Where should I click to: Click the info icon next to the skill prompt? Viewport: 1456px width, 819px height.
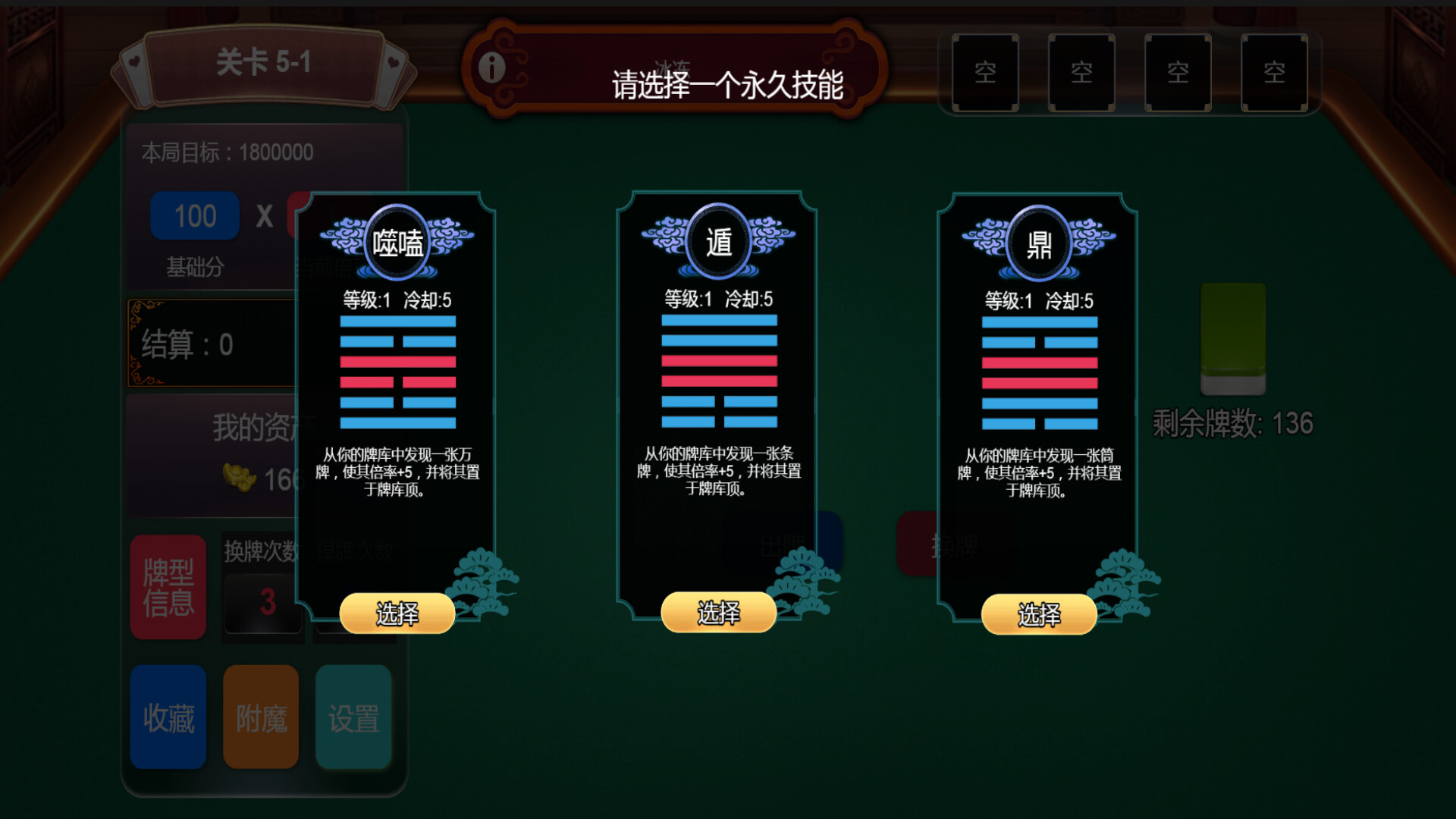[493, 67]
